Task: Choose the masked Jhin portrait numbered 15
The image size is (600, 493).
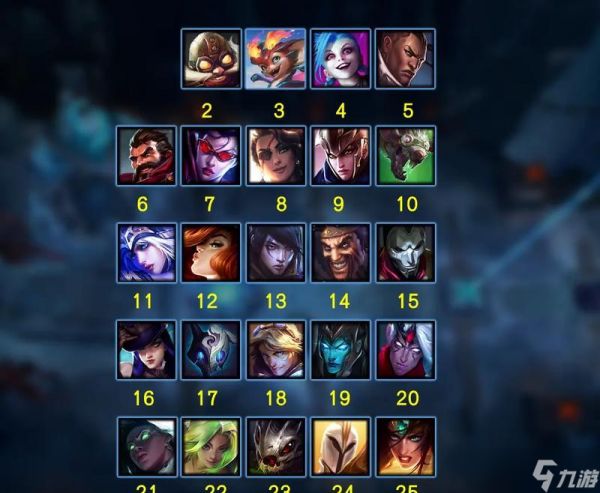Action: click(x=404, y=253)
